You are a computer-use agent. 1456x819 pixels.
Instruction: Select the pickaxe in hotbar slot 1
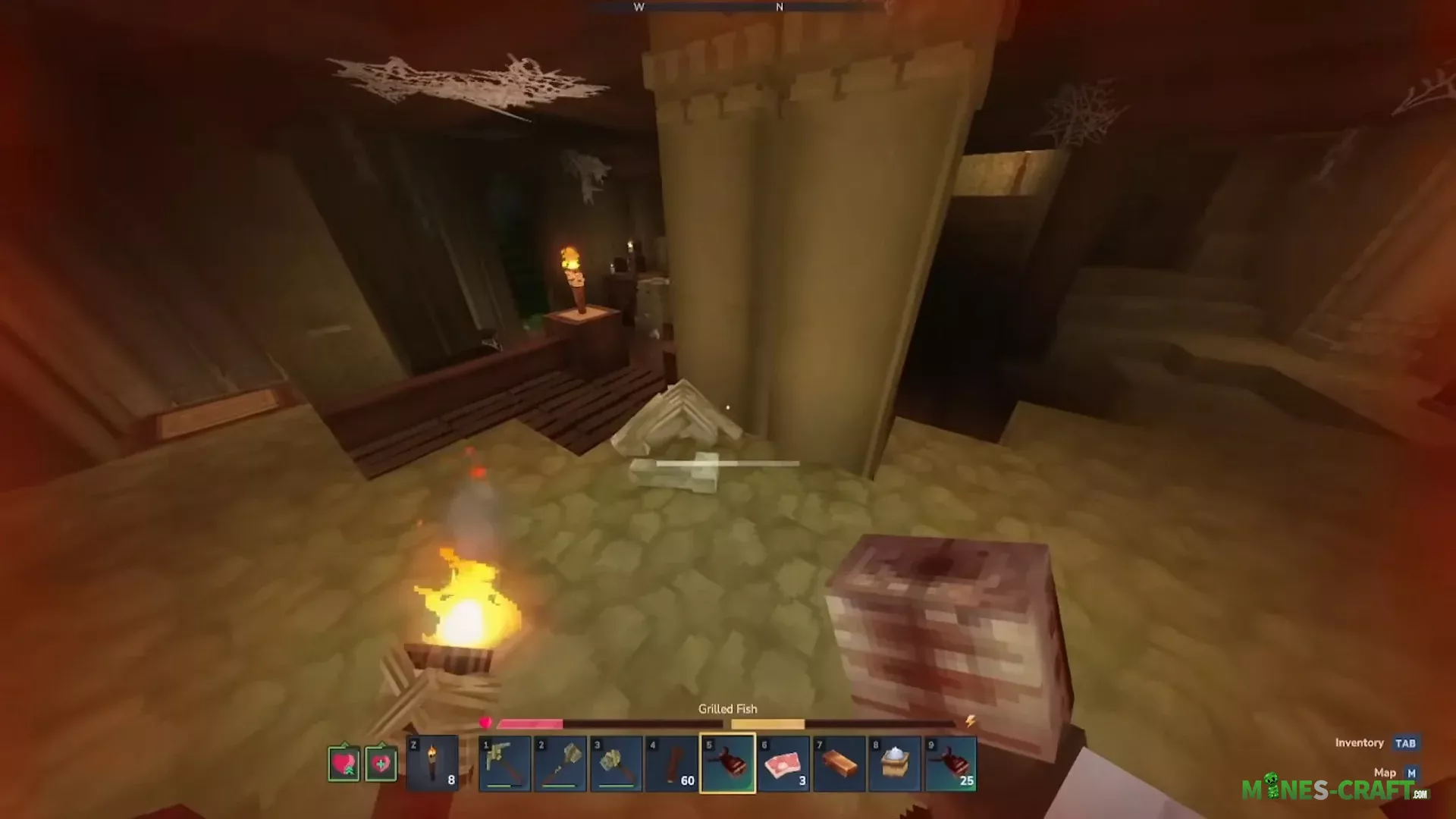pos(504,763)
